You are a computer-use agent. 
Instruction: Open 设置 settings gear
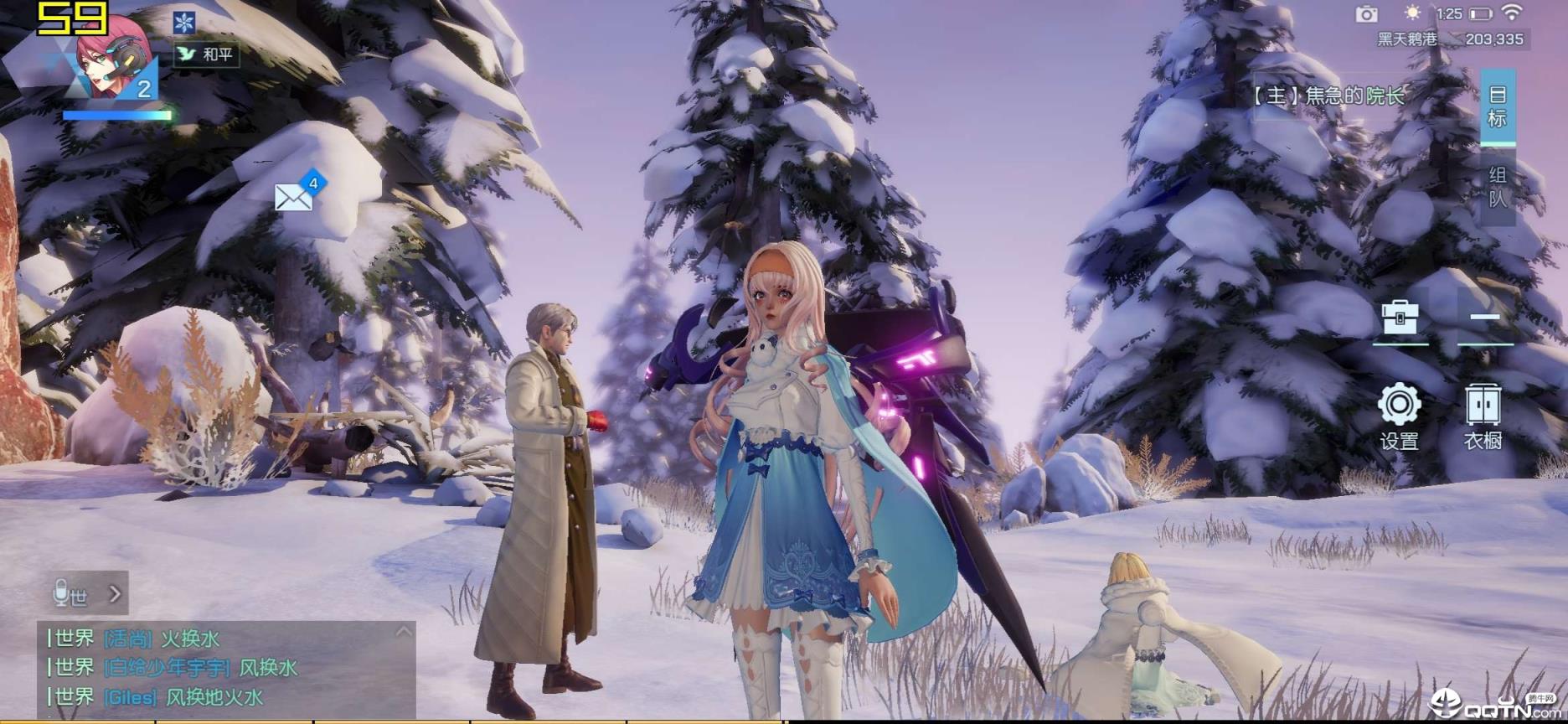pyautogui.click(x=1400, y=416)
